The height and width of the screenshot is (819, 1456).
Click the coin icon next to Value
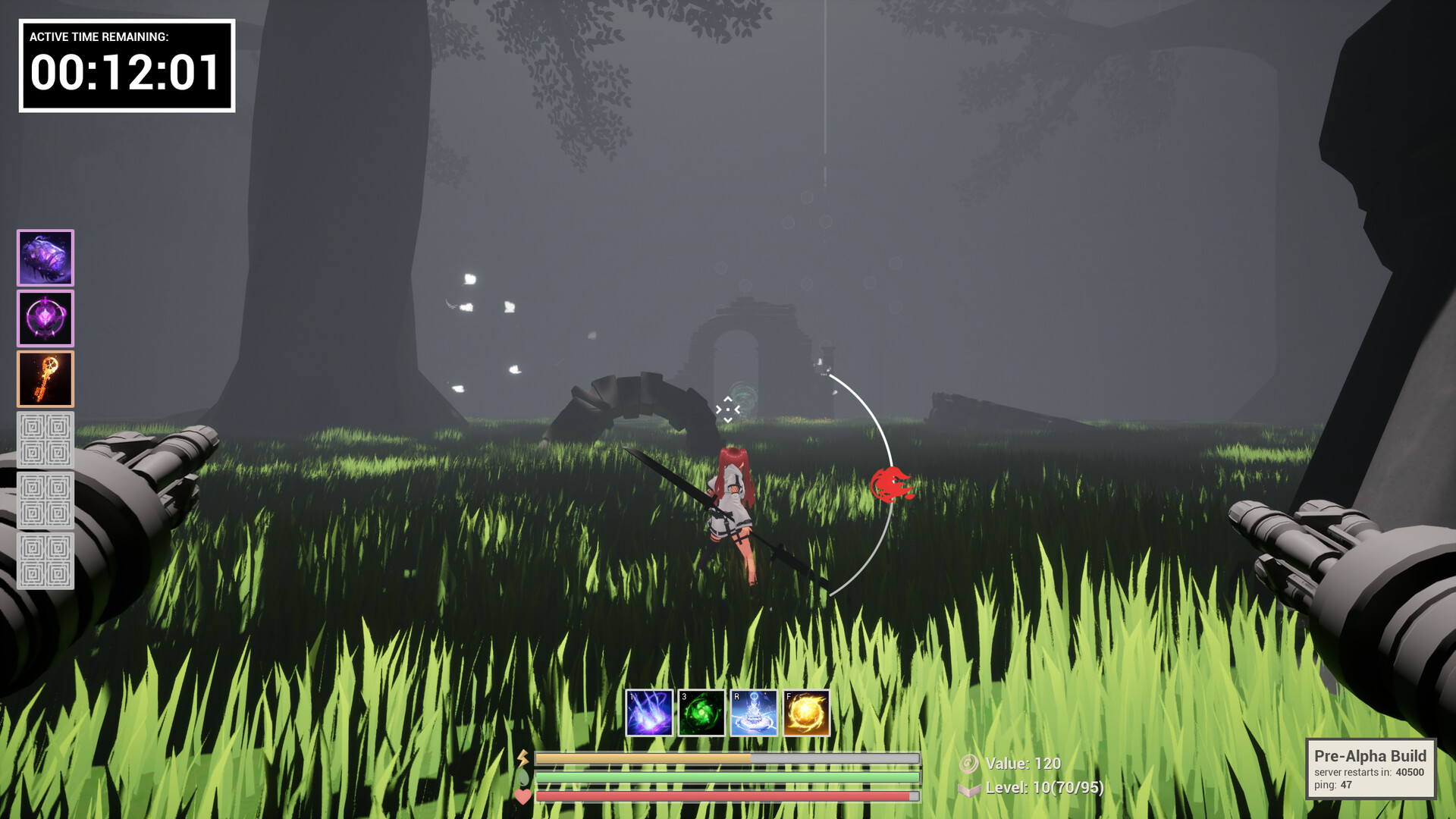(x=971, y=764)
